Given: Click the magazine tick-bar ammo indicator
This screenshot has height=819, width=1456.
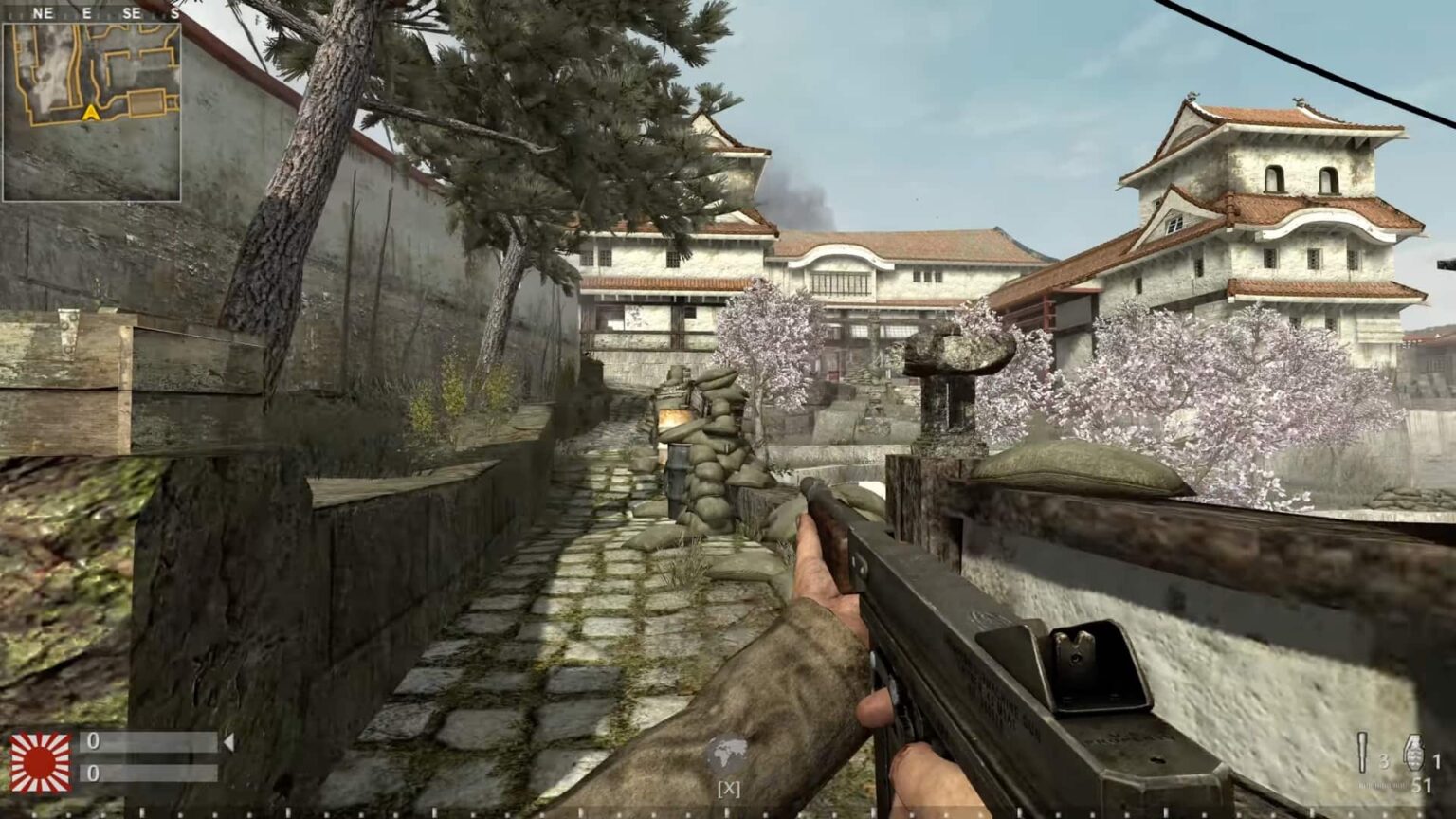Looking at the screenshot, I should tap(1382, 784).
